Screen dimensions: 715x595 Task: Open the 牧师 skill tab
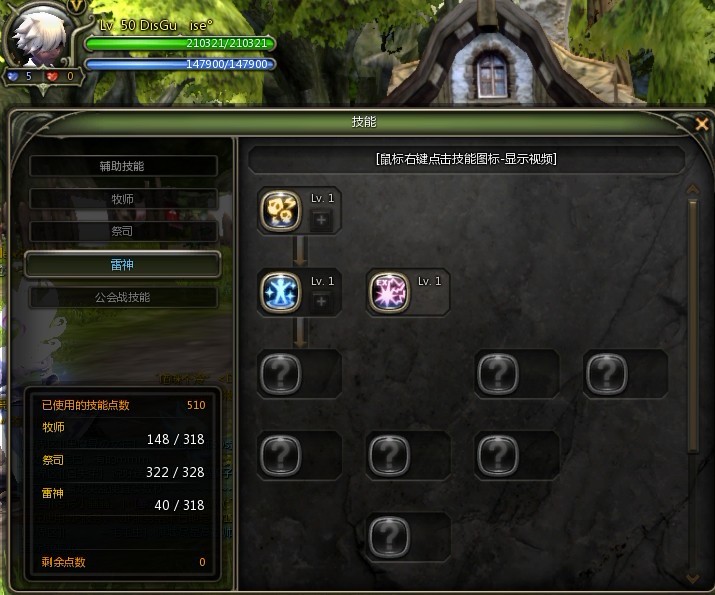coord(122,199)
